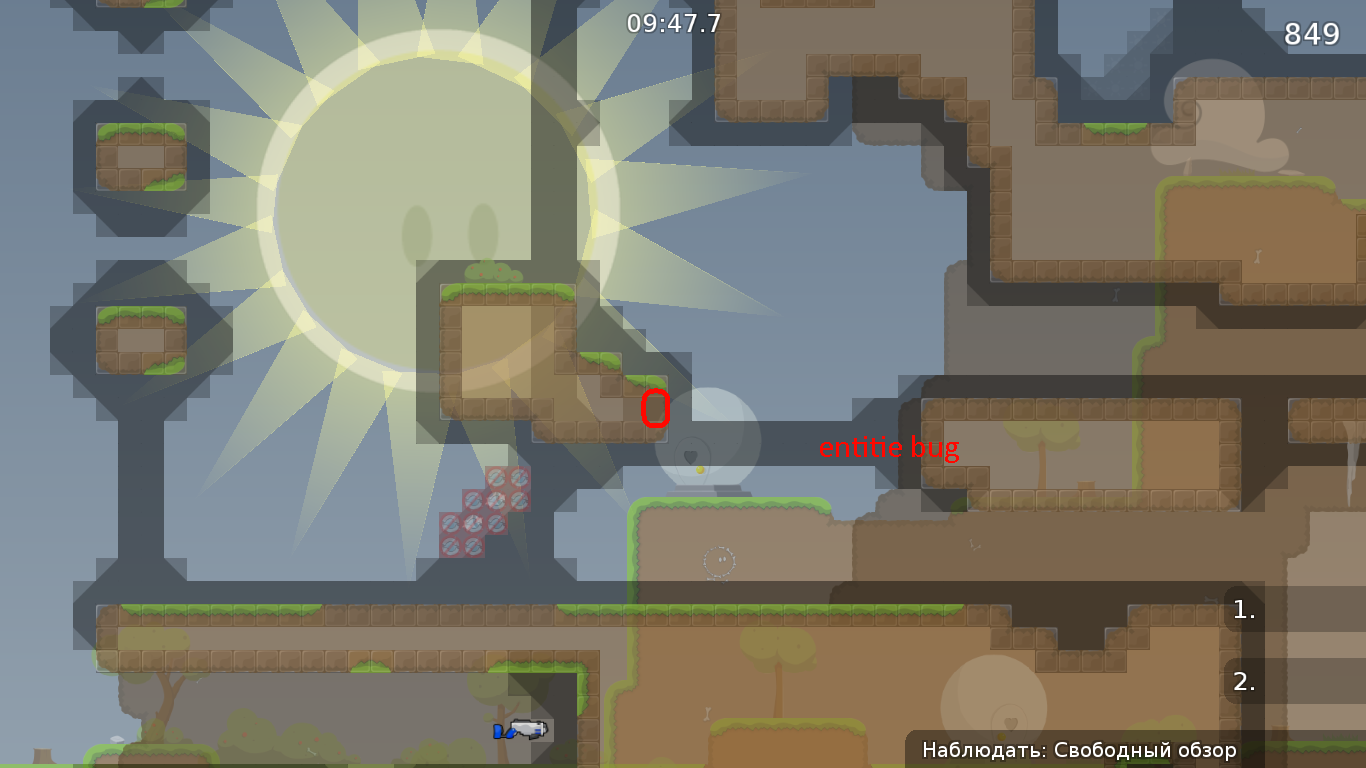This screenshot has height=768, width=1366.
Task: Click the faint bubble entity below the platform
Action: coord(718,563)
